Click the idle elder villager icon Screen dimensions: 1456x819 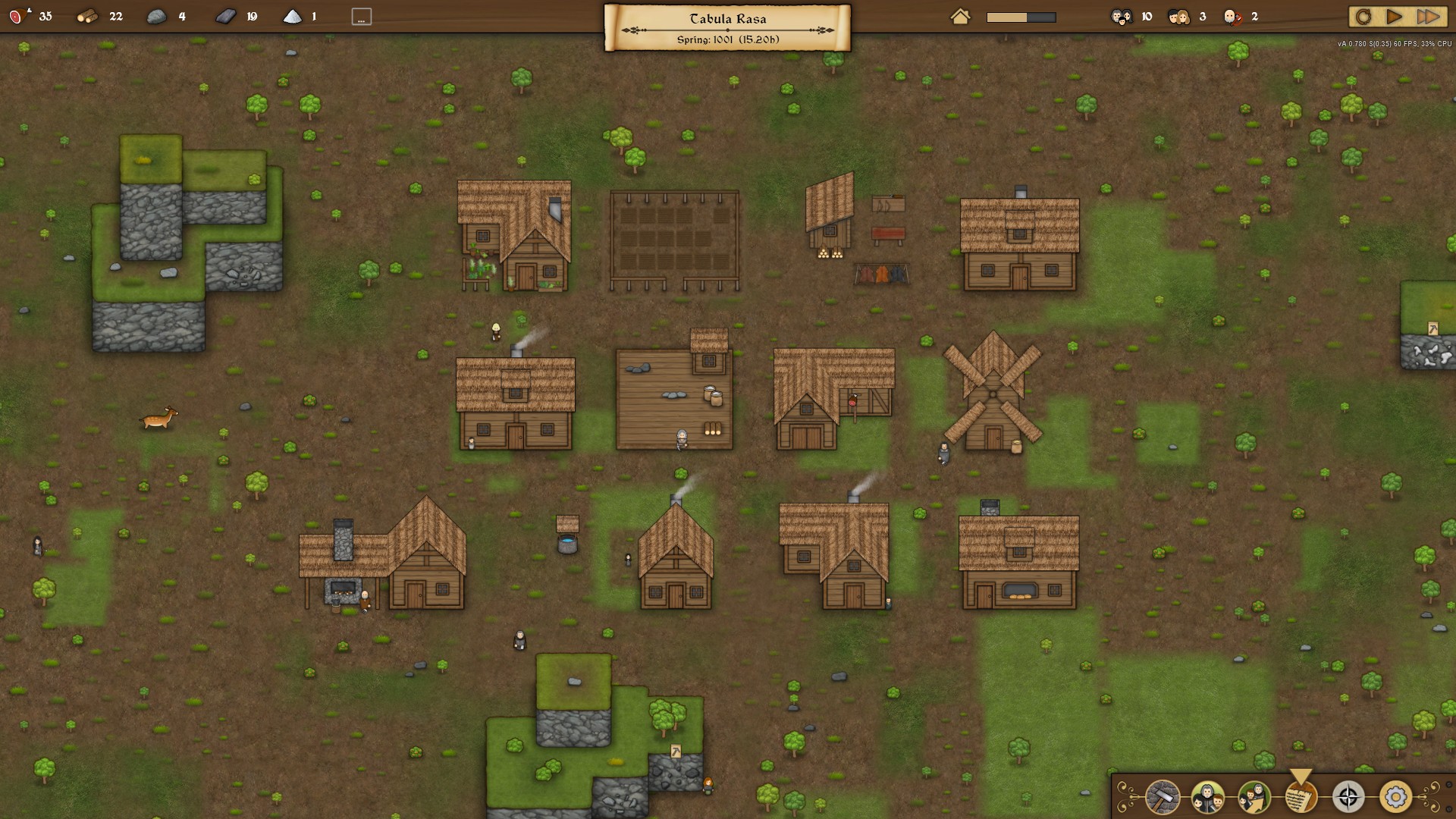[1232, 17]
